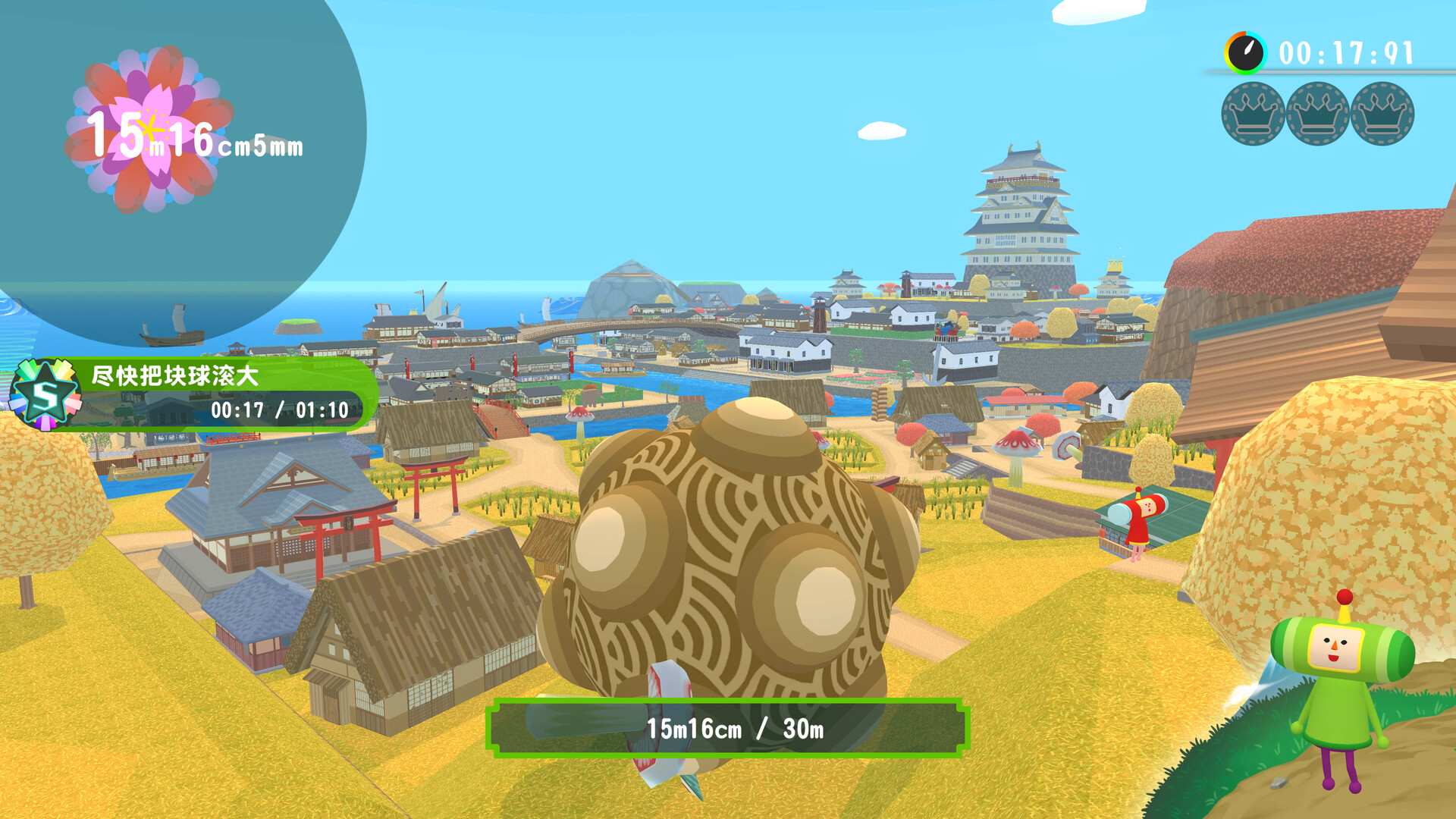The image size is (1456, 819).
Task: Click the stopwatch icon beside the timer
Action: (x=1246, y=52)
